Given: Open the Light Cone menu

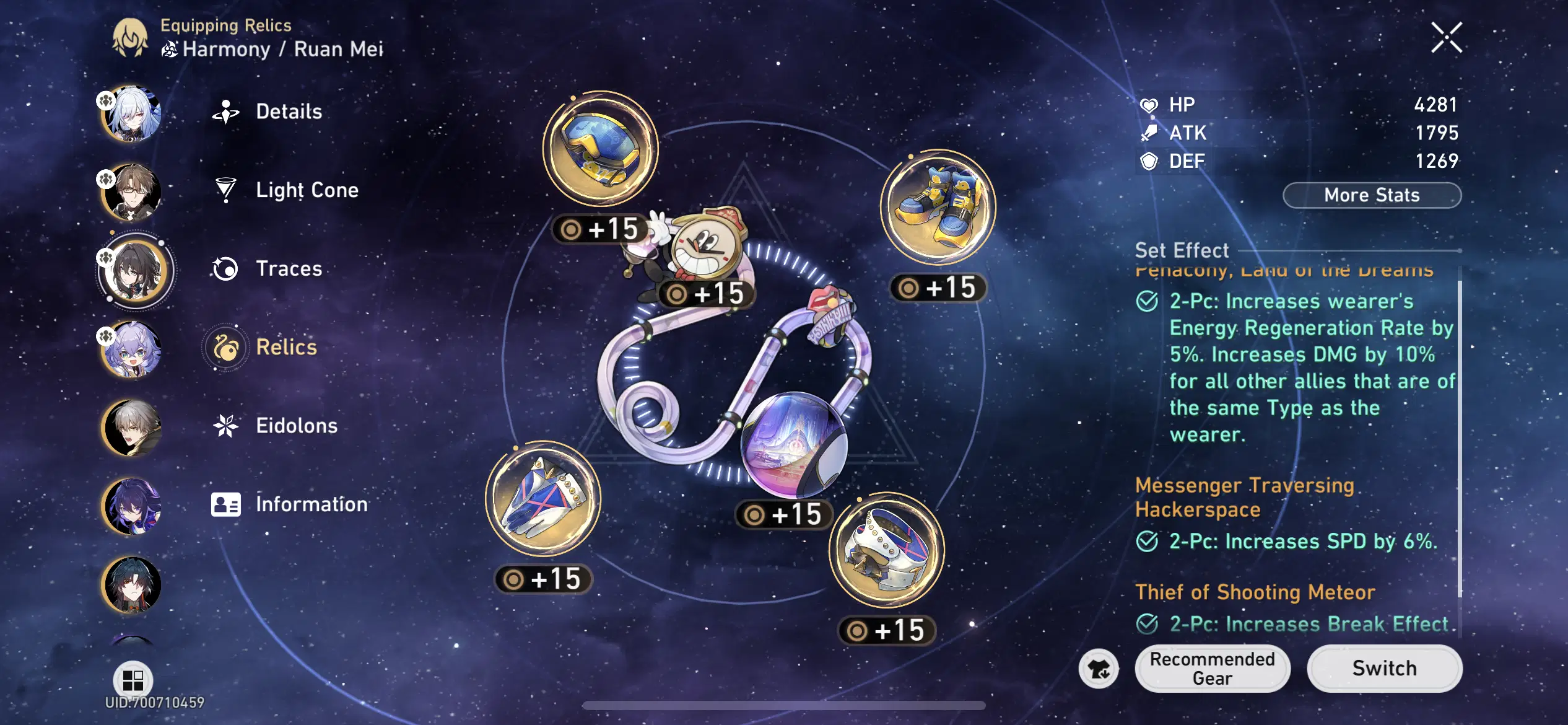Looking at the screenshot, I should click(x=306, y=190).
